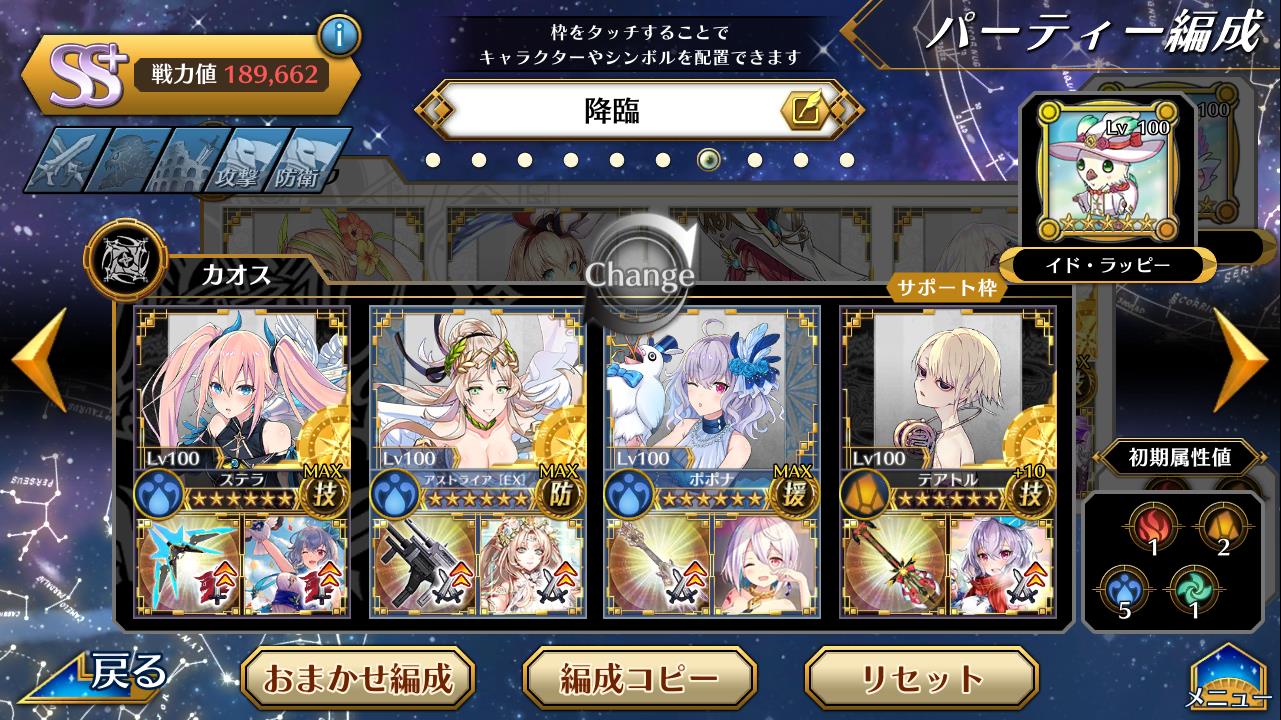The height and width of the screenshot is (720, 1281).
Task: Choose ポポナ's staff weapon slot
Action: 658,565
